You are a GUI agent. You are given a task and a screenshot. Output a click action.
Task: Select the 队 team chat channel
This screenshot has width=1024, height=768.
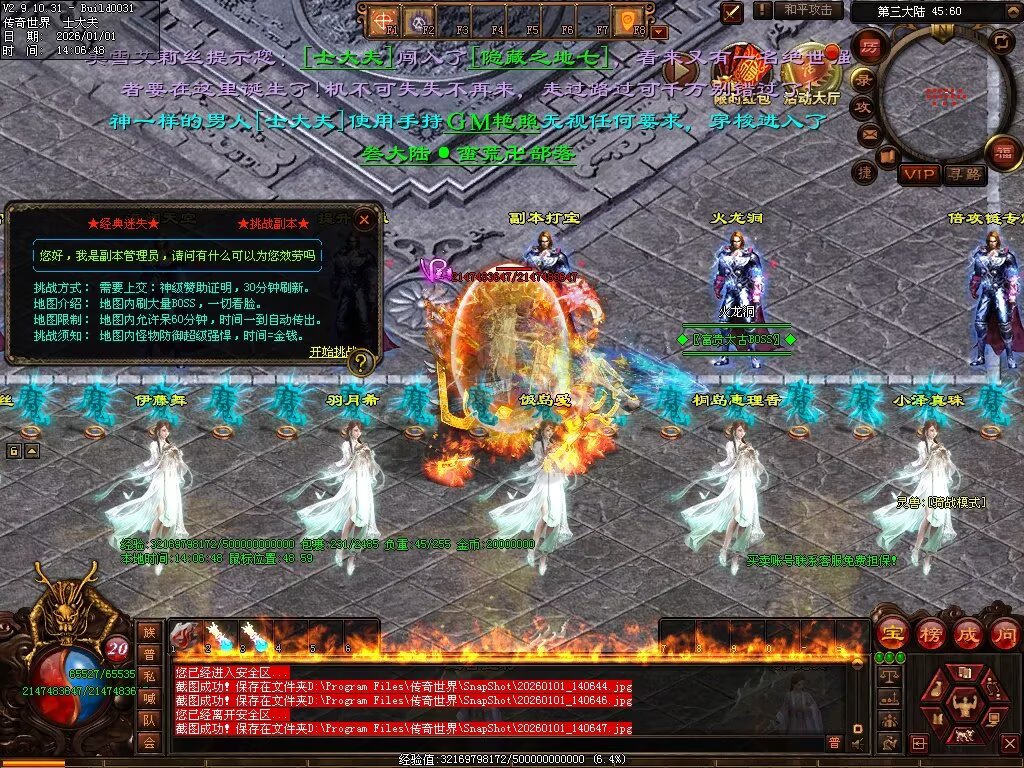click(149, 719)
